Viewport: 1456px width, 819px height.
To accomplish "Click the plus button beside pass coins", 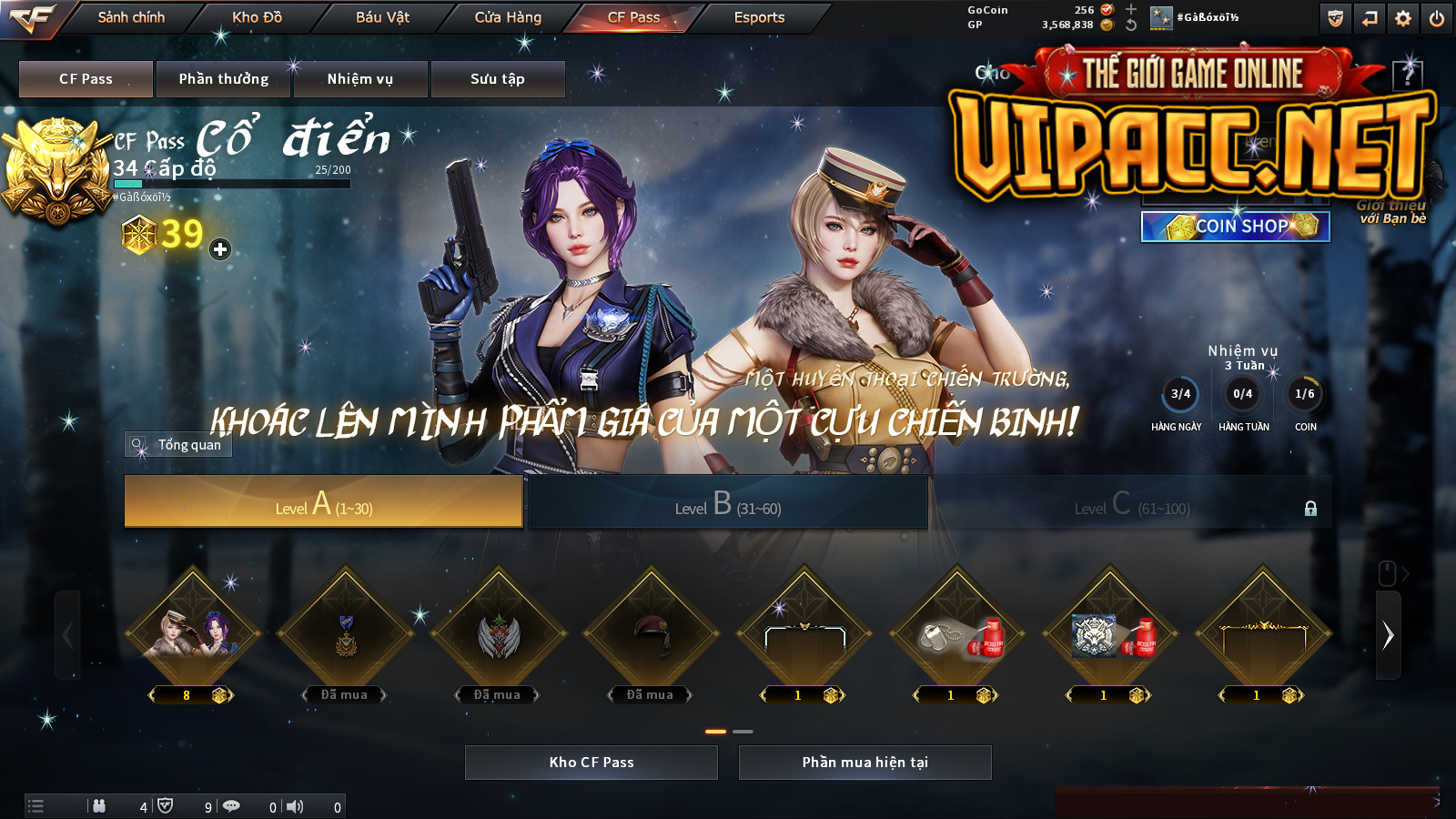I will 220,249.
